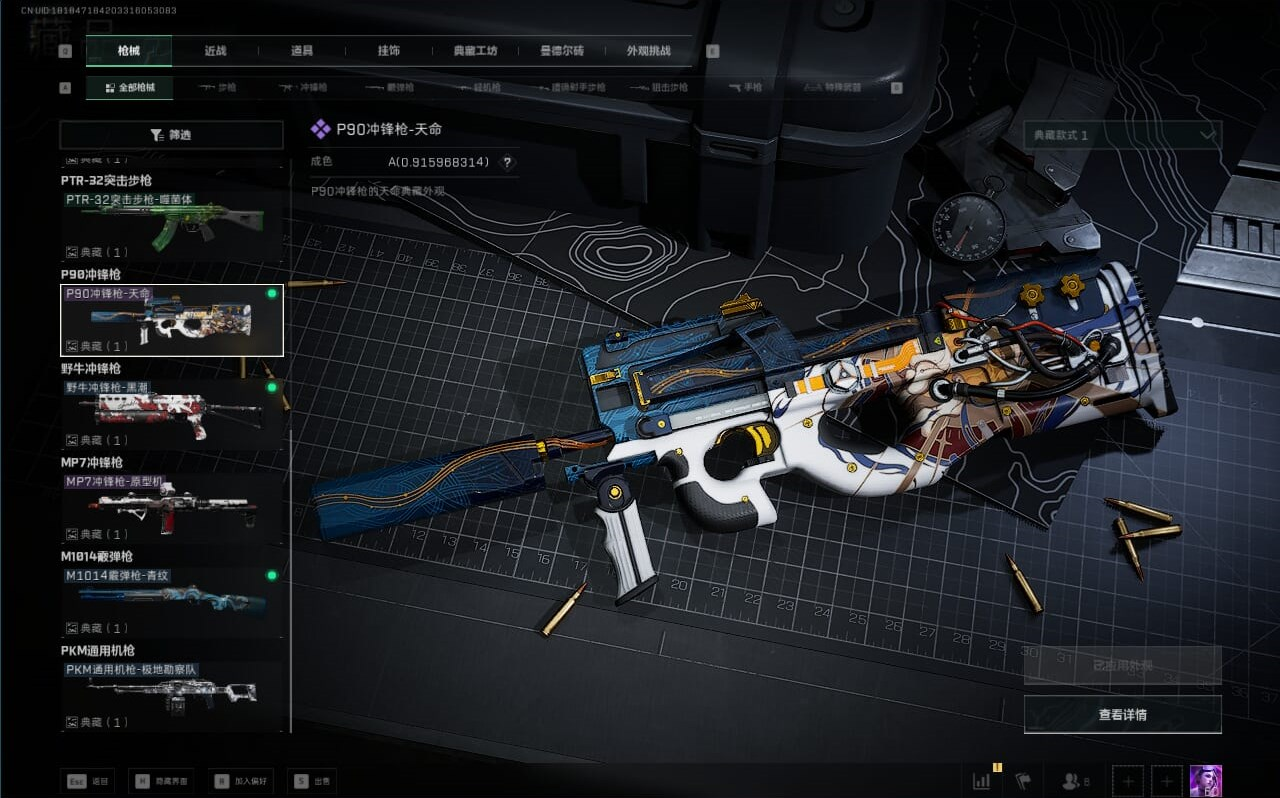Select the 野牛冲锋枪-黑潮 skin thumbnail
Image resolution: width=1280 pixels, height=798 pixels.
[x=171, y=414]
